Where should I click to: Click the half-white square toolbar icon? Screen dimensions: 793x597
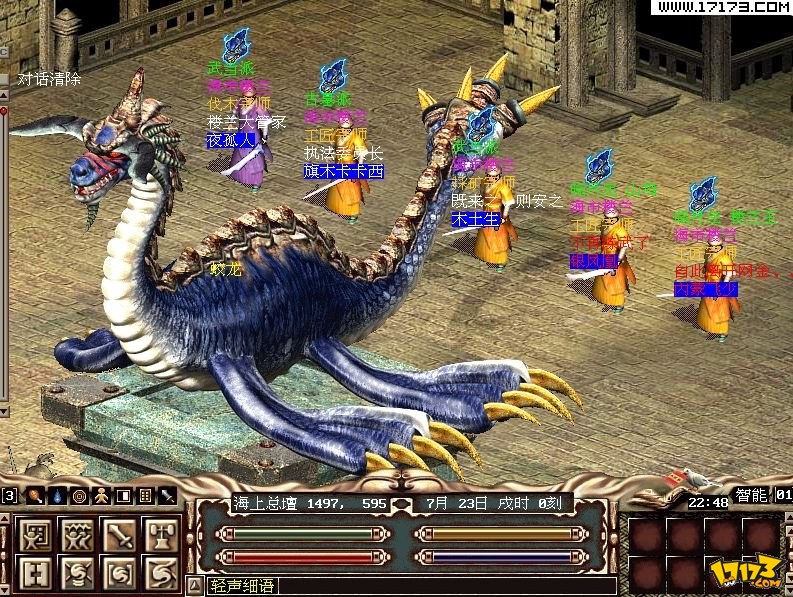(123, 495)
